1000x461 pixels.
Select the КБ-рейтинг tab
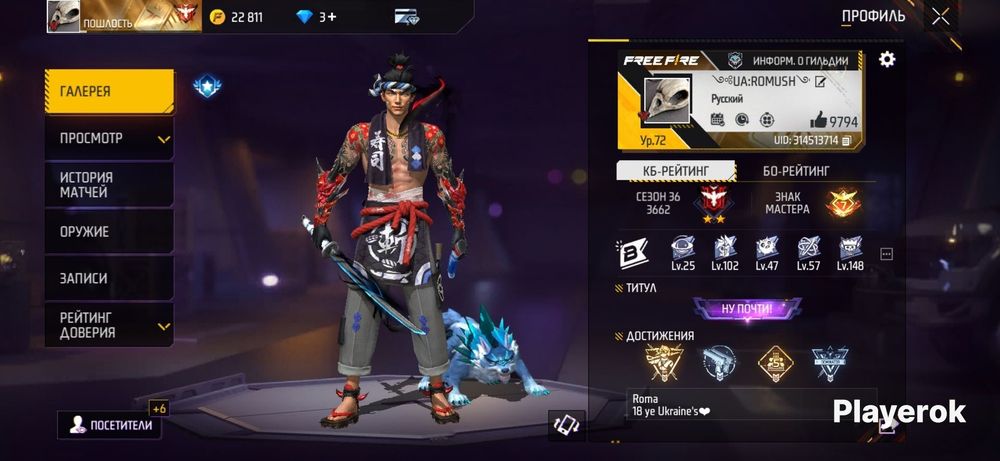(675, 171)
